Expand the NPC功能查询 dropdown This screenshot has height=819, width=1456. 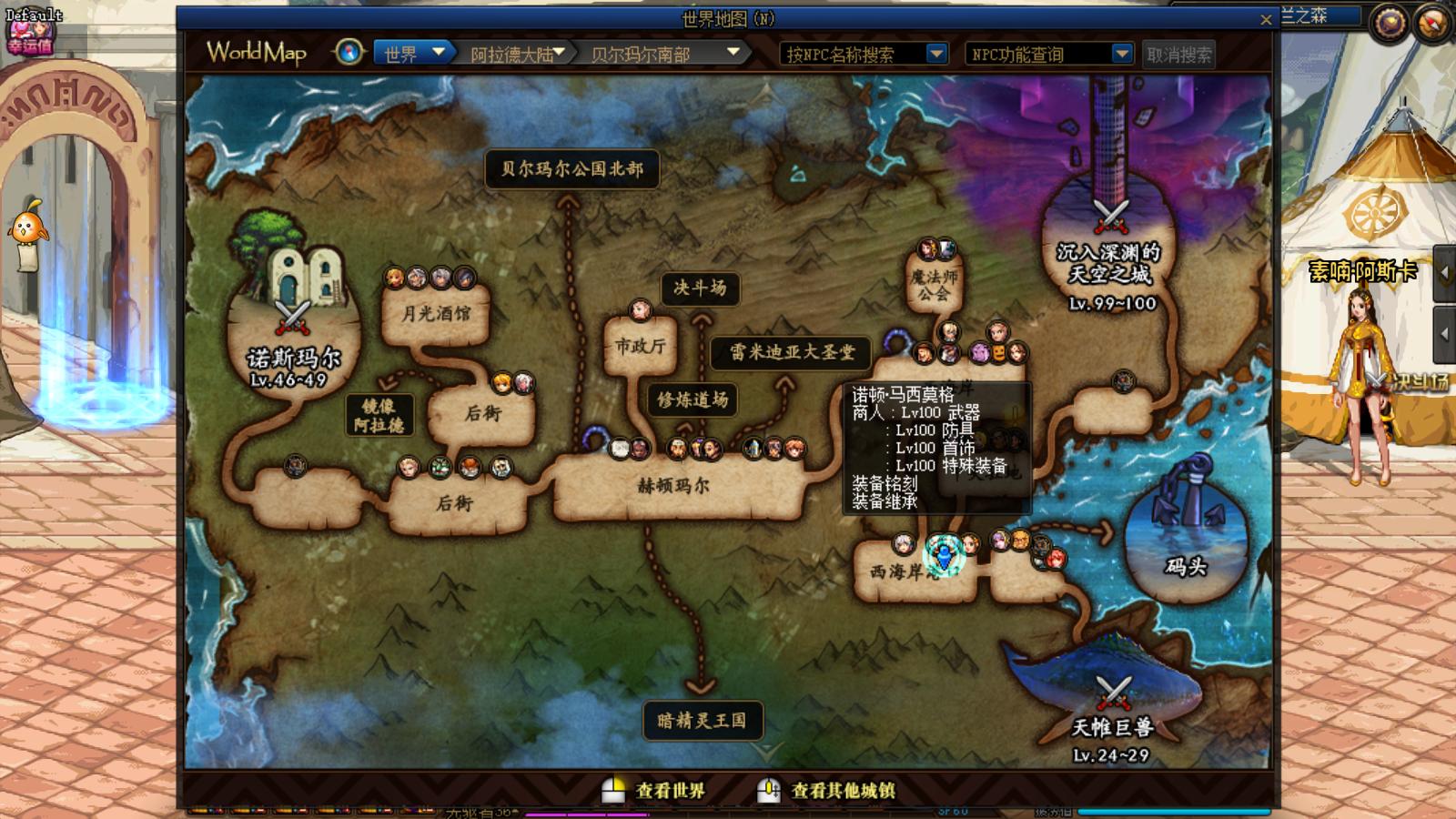click(x=1123, y=54)
